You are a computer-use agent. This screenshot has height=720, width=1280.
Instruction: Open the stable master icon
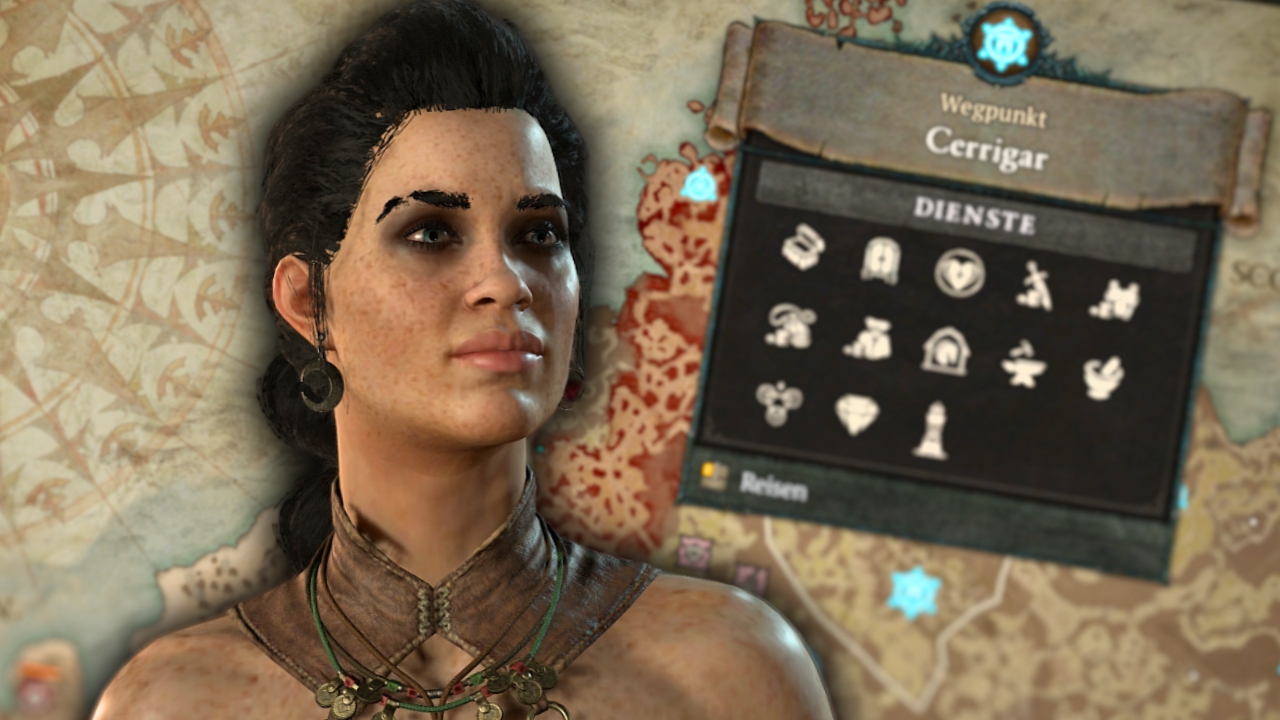[x=945, y=351]
